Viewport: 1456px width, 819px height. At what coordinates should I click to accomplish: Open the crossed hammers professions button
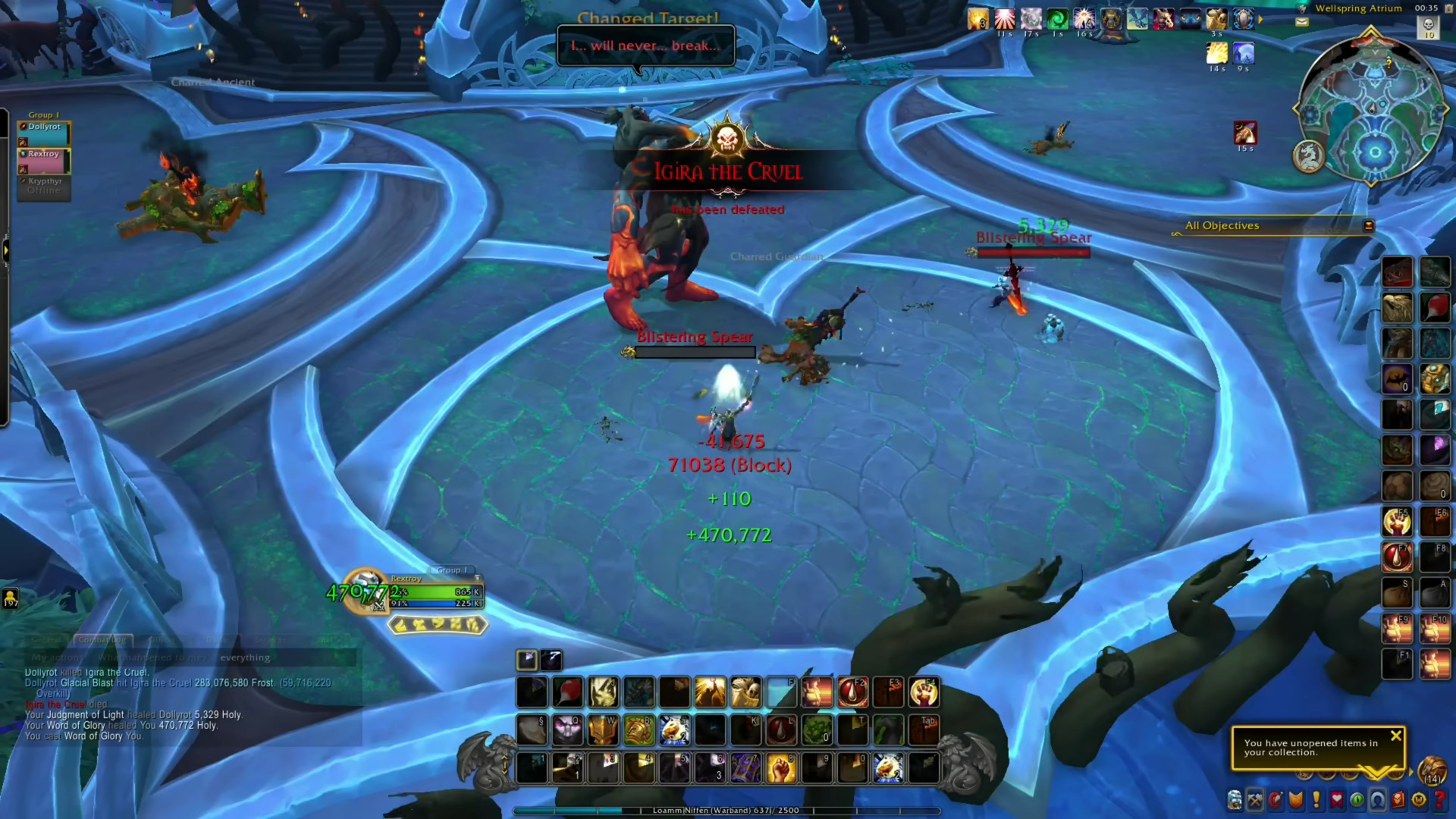[1255, 799]
